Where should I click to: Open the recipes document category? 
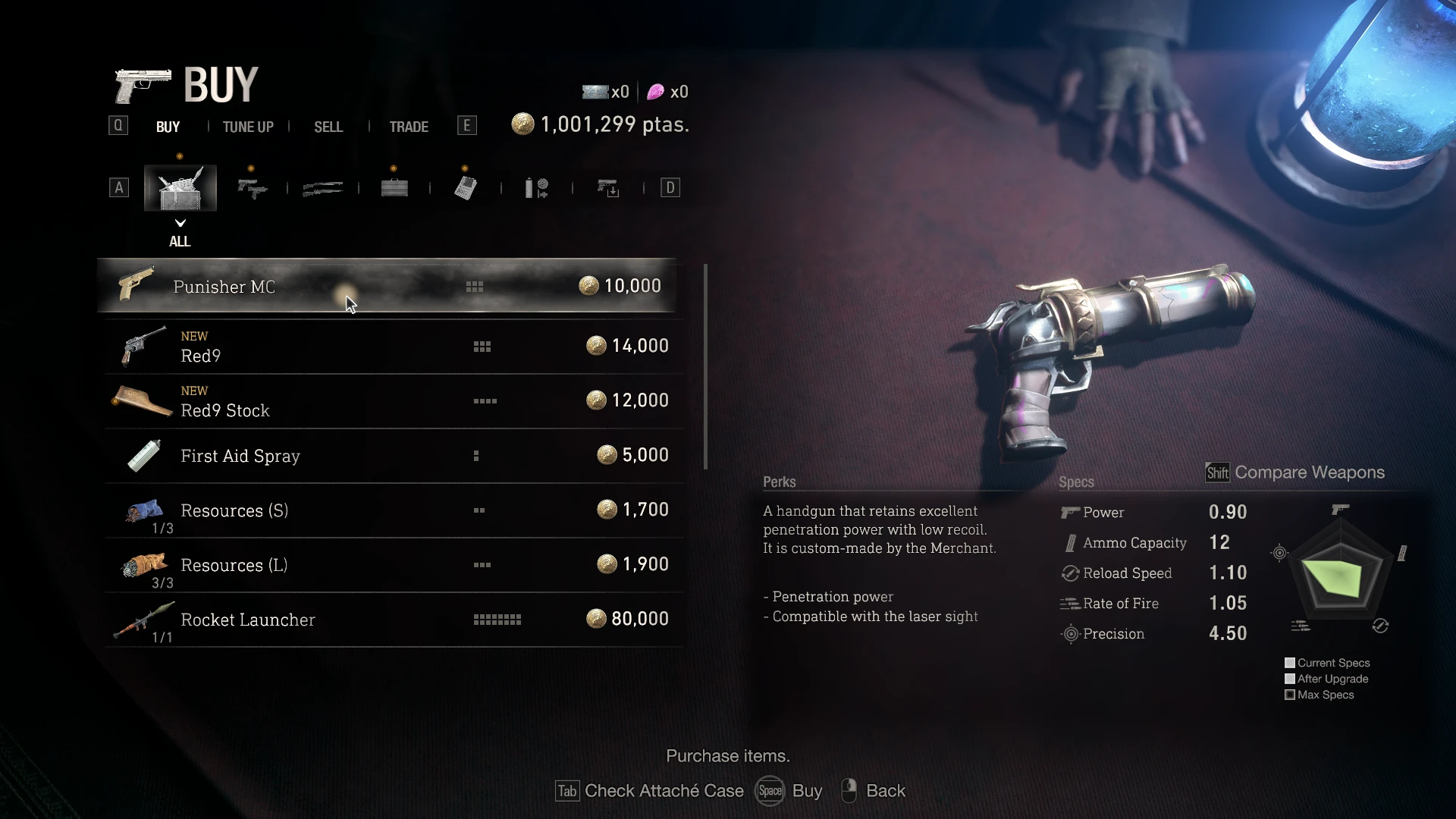(465, 187)
